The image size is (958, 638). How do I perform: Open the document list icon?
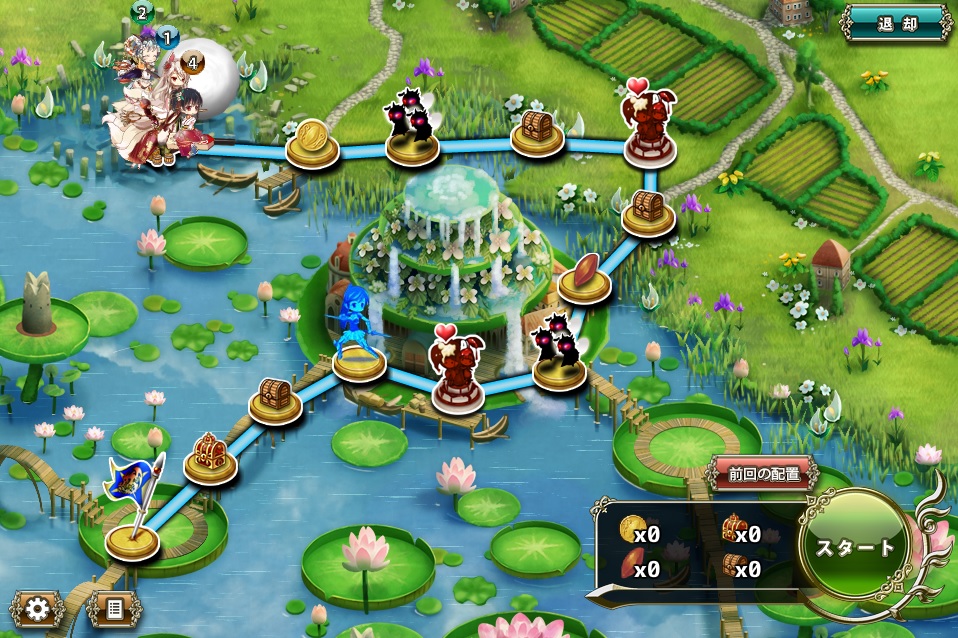click(114, 607)
